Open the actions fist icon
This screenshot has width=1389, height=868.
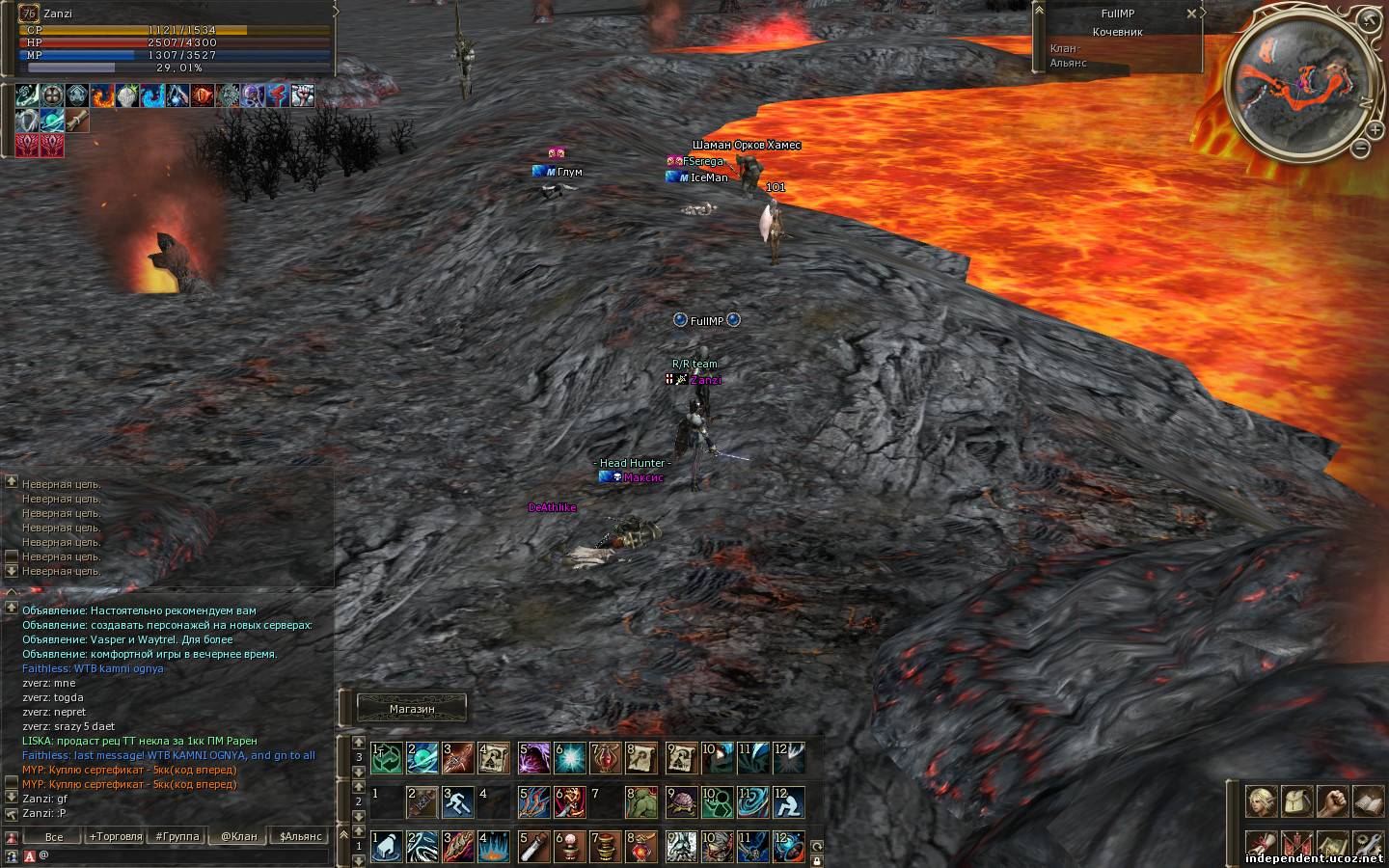tap(1332, 800)
